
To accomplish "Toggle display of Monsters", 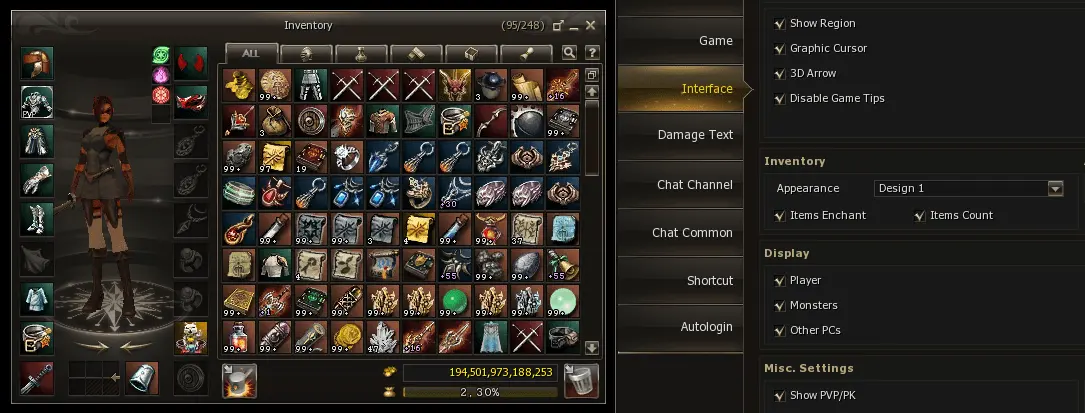I will pos(780,305).
